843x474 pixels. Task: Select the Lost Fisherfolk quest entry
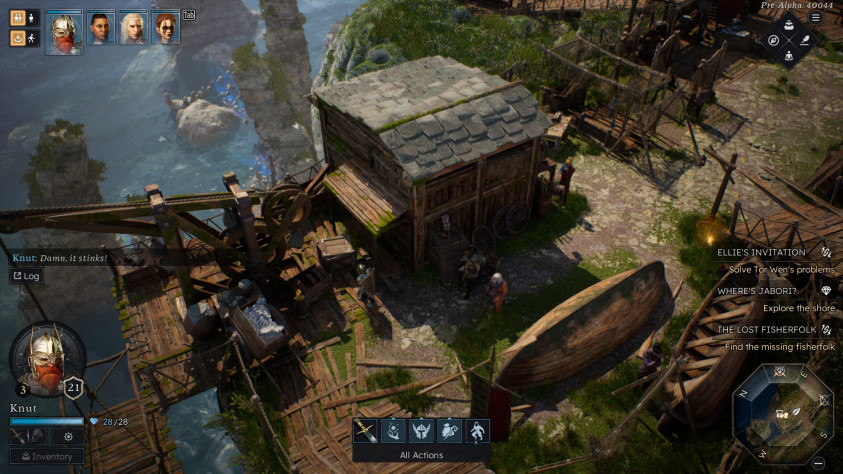(766, 329)
